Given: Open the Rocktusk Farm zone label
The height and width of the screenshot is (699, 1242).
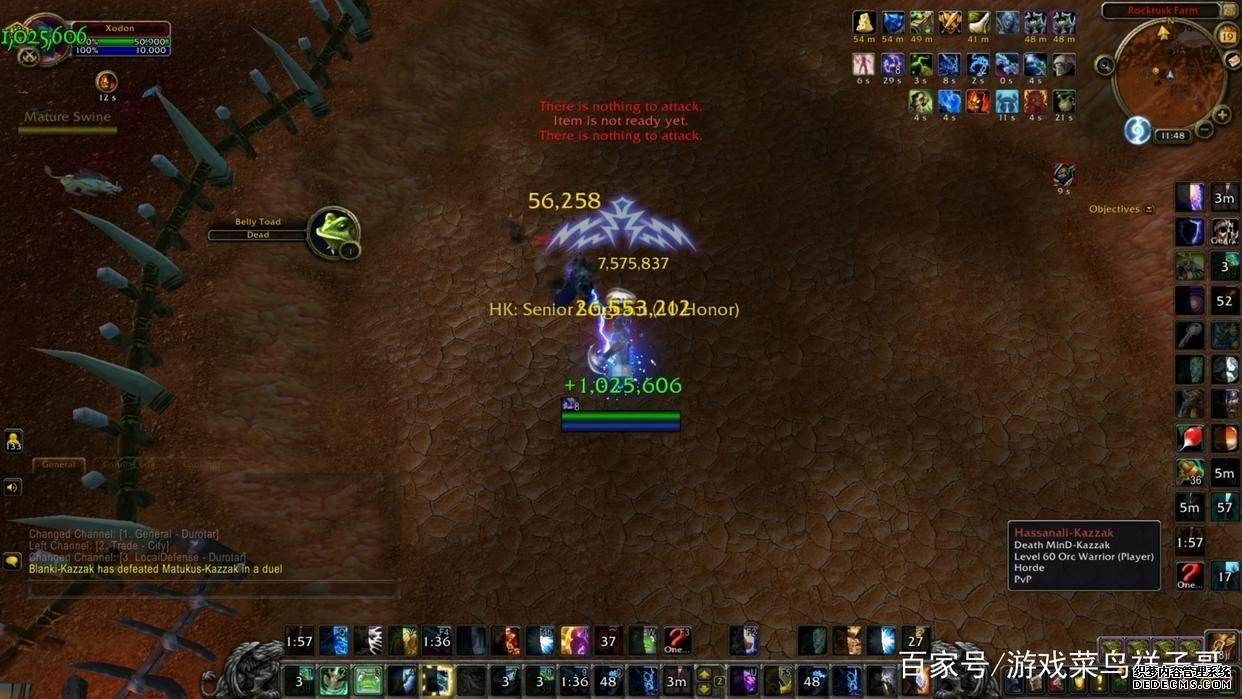Looking at the screenshot, I should [1162, 11].
